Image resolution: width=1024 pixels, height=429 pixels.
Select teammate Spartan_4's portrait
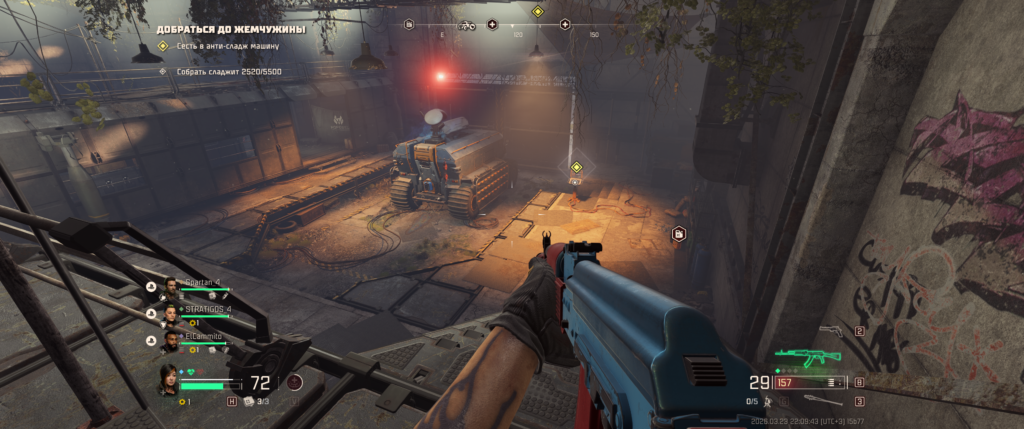(171, 286)
